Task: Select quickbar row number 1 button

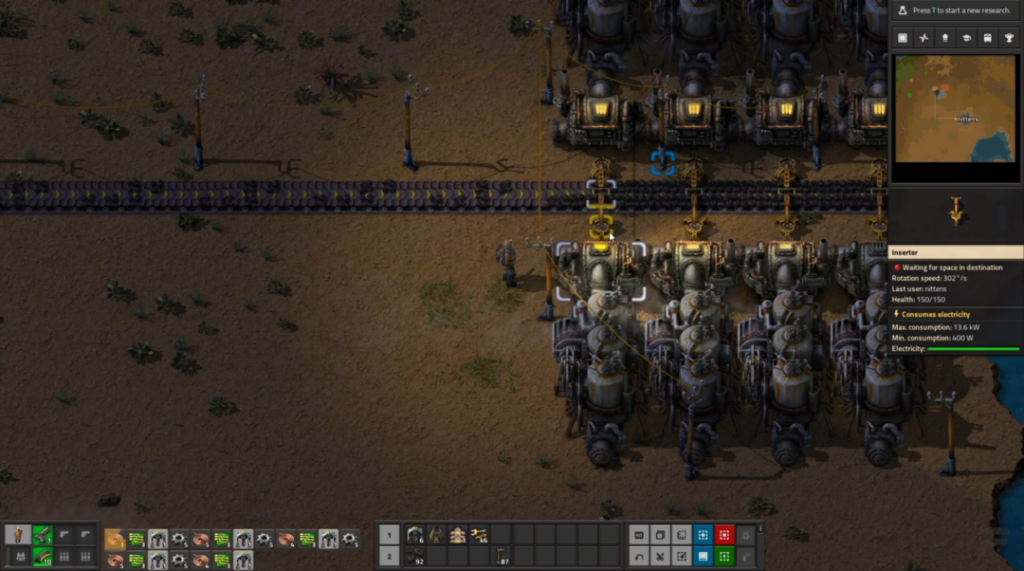Action: point(390,535)
